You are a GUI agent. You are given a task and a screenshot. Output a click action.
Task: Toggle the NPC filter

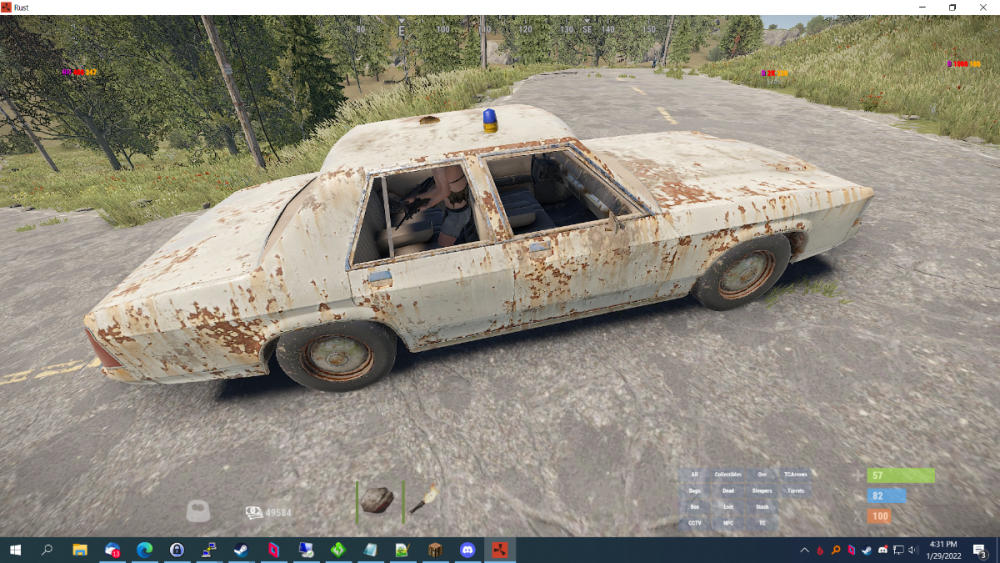728,523
